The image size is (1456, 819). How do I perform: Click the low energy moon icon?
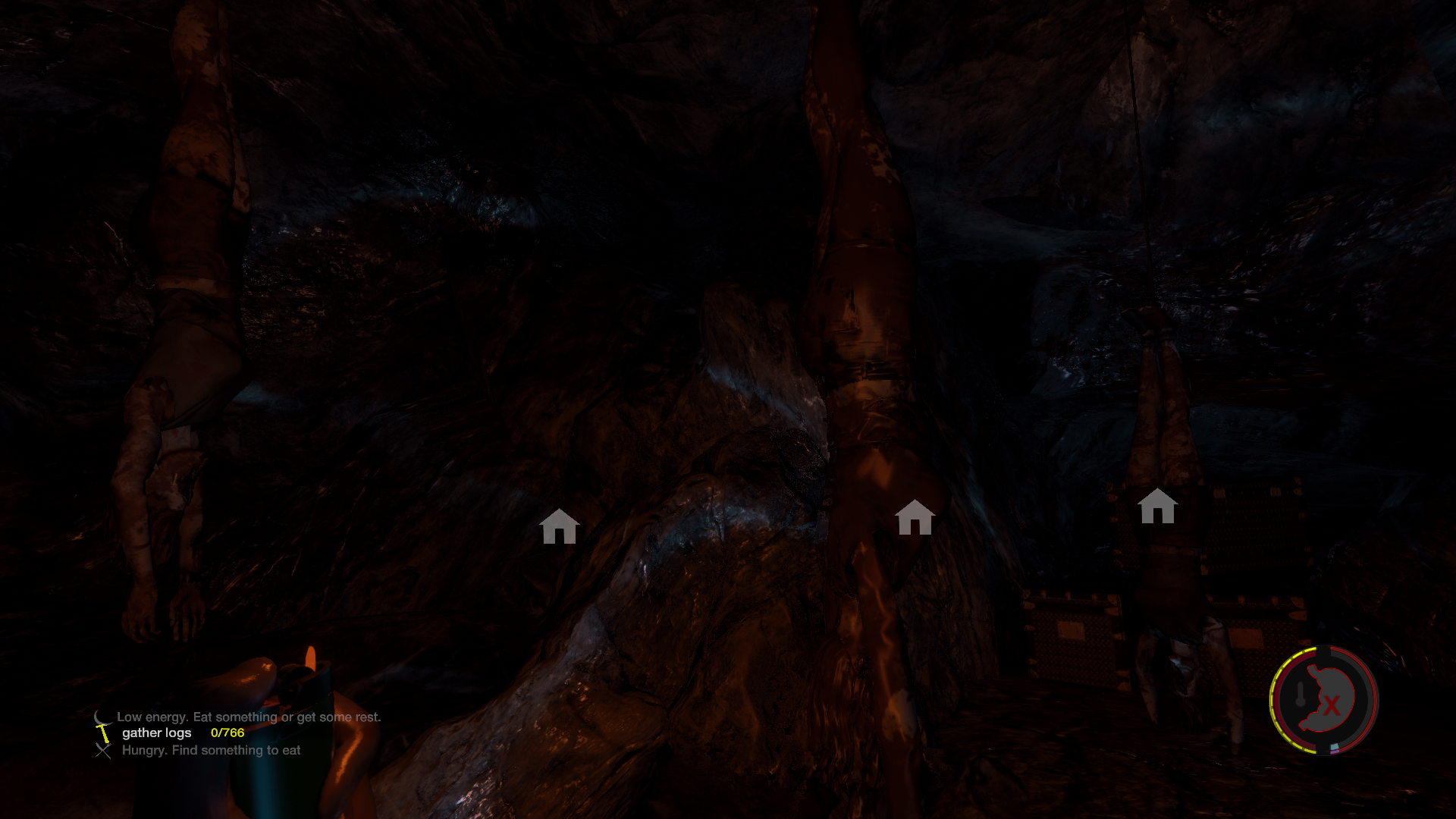(102, 717)
